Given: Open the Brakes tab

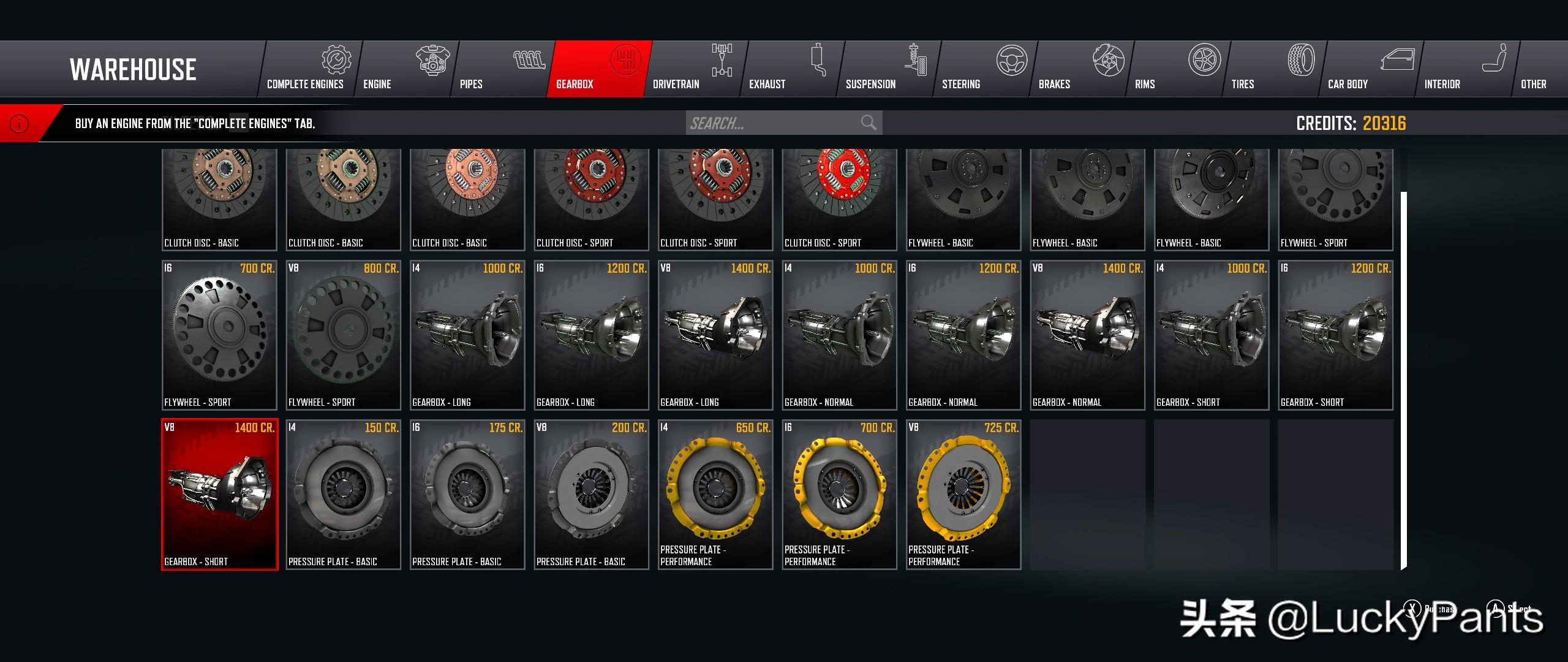Looking at the screenshot, I should [1080, 69].
